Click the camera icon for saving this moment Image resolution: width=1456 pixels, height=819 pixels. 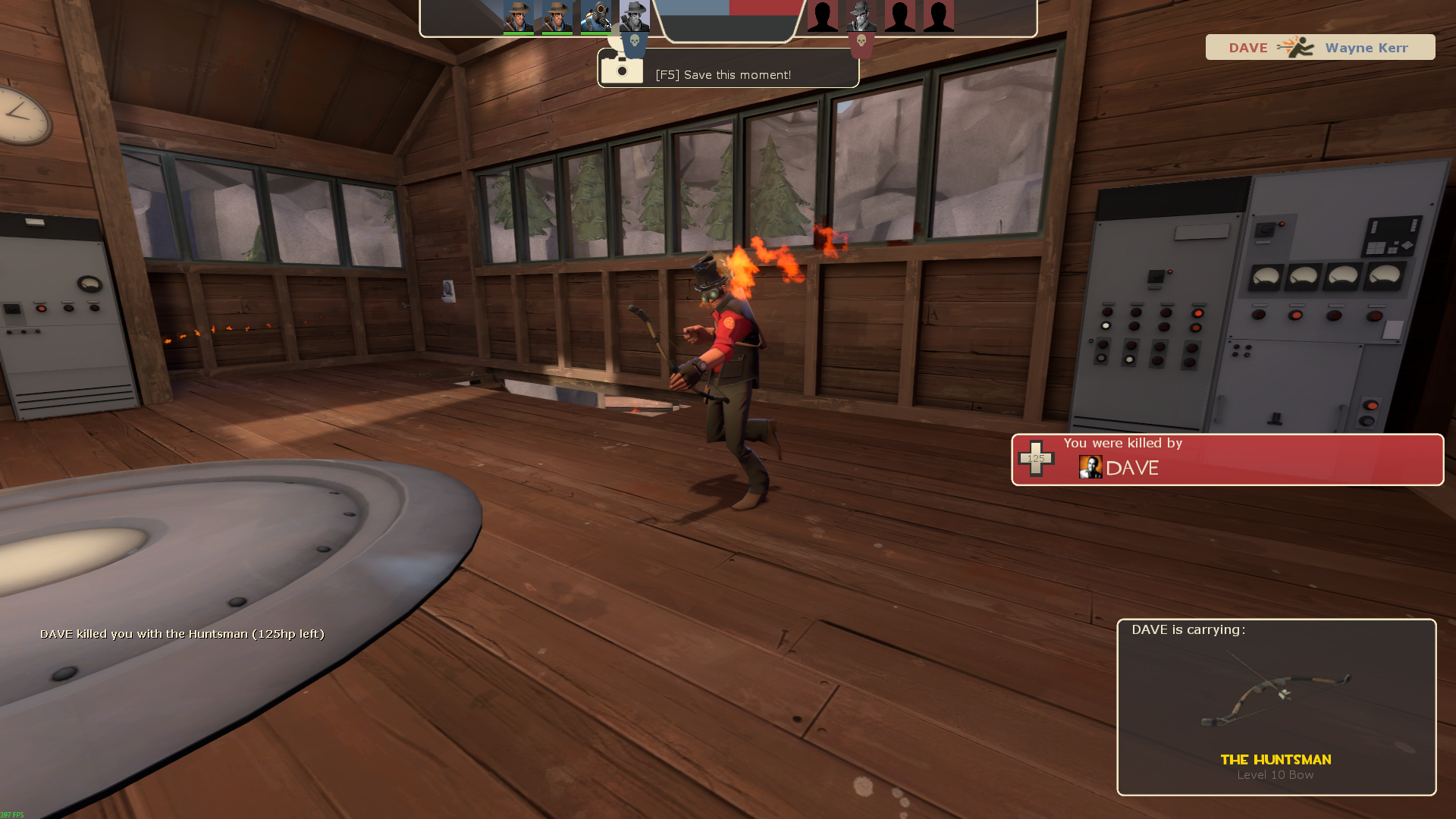(x=622, y=70)
